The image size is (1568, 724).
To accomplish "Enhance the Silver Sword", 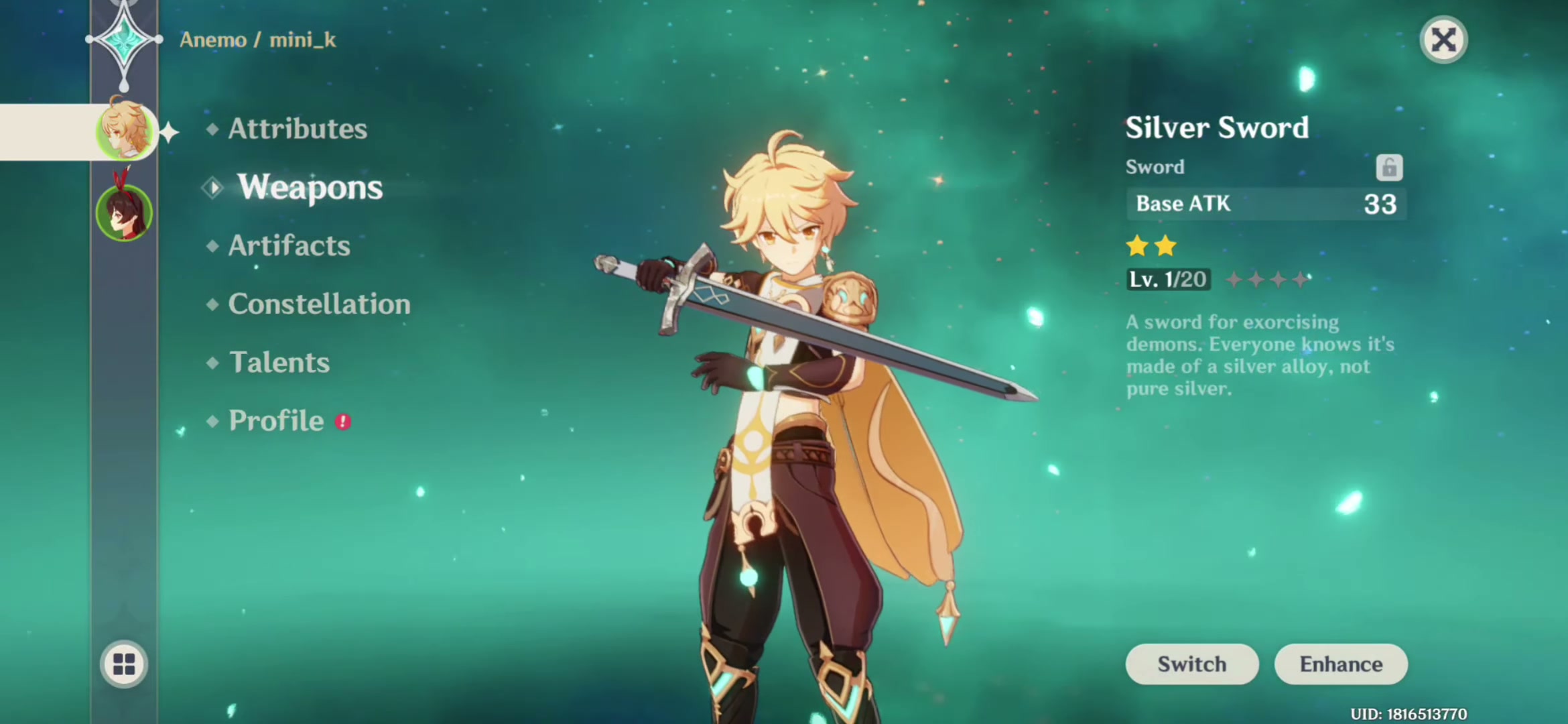I will 1341,664.
